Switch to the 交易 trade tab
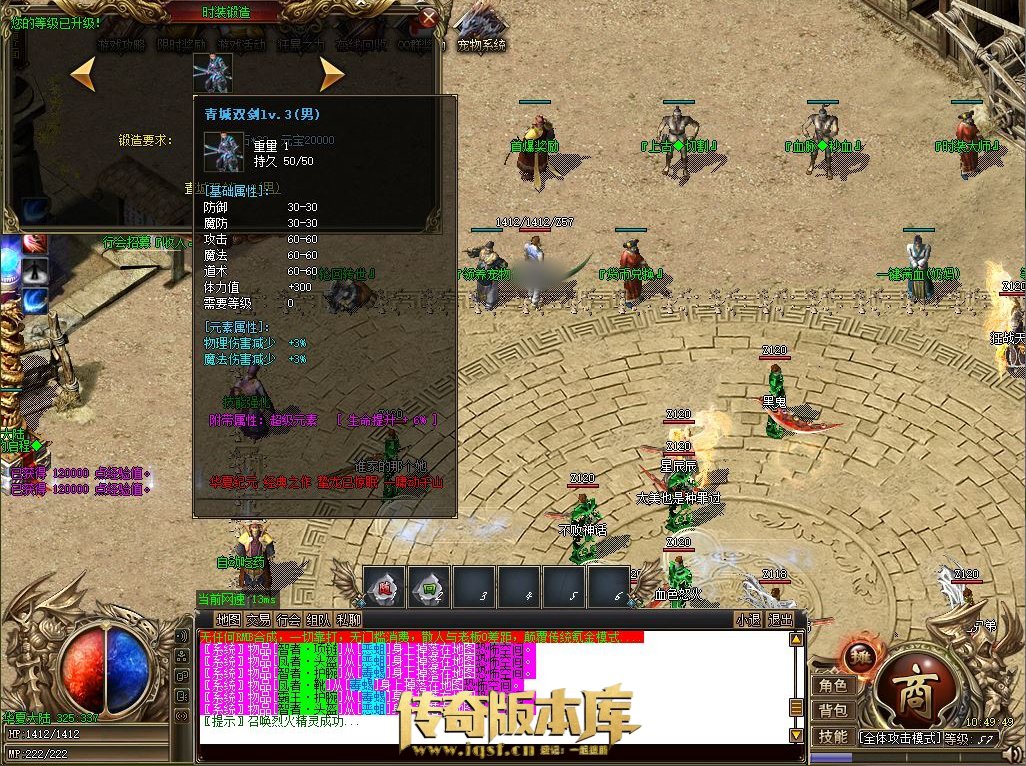 pyautogui.click(x=259, y=619)
